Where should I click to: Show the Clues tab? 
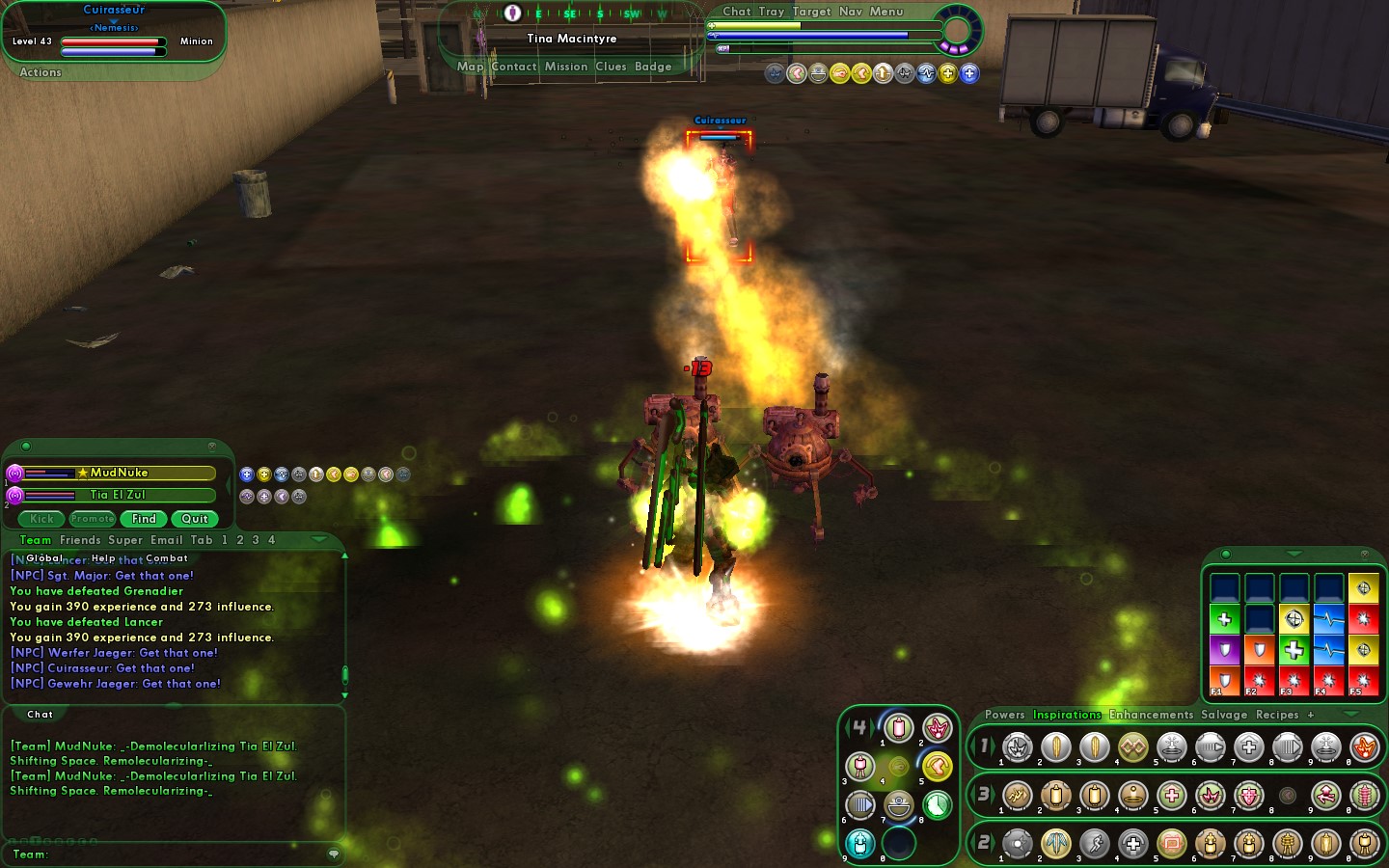[x=611, y=67]
